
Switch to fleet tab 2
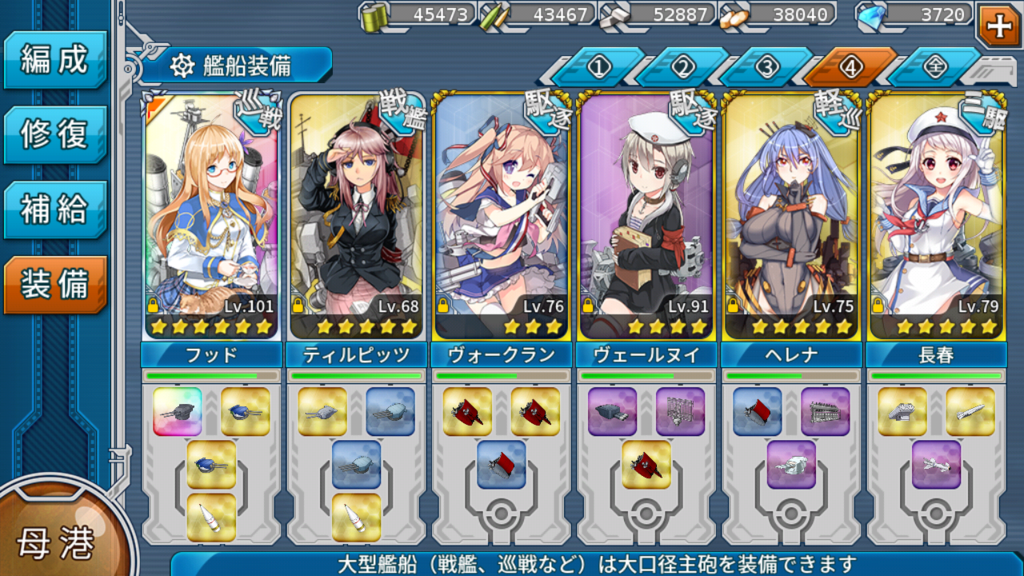click(x=683, y=68)
